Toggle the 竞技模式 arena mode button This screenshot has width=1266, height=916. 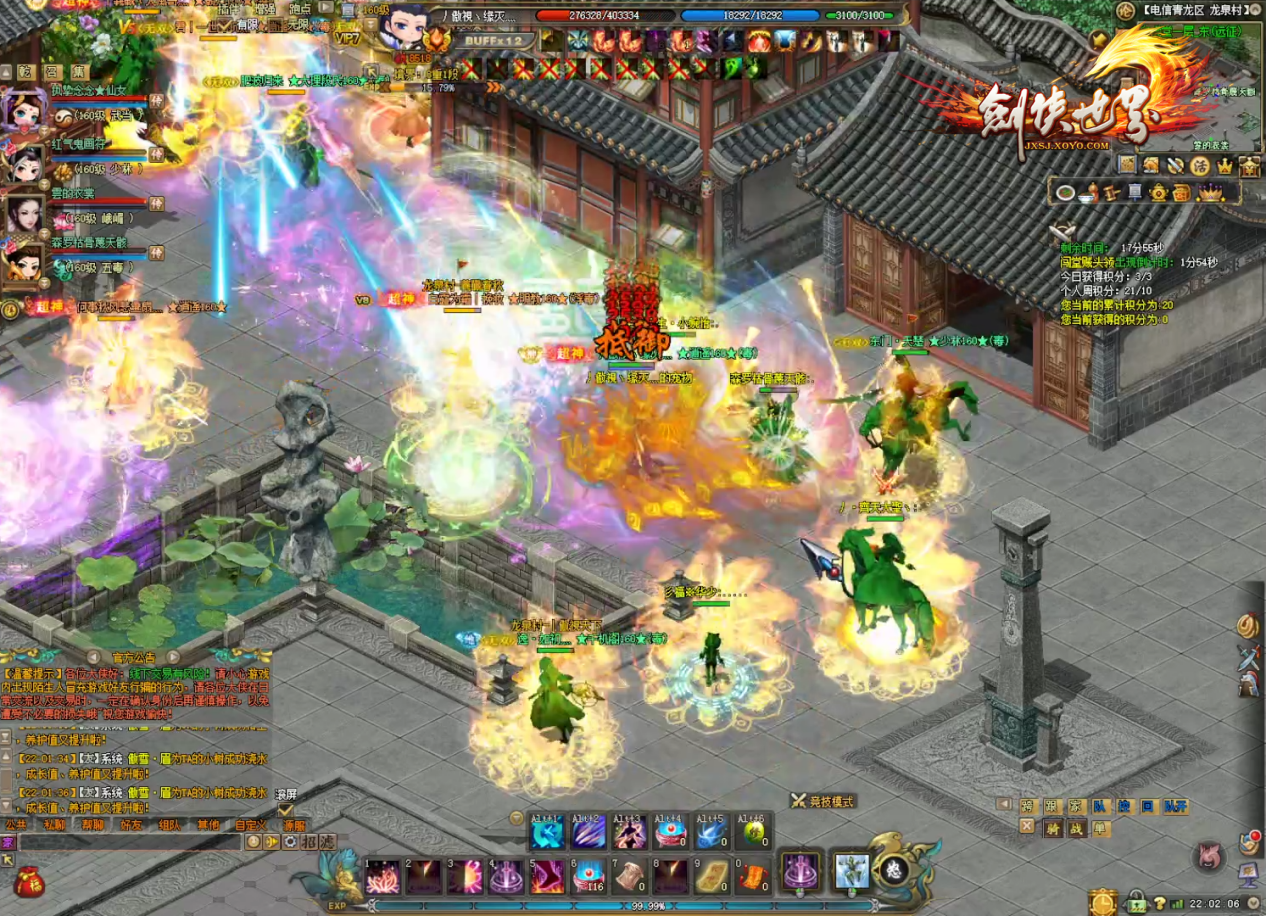coord(823,801)
